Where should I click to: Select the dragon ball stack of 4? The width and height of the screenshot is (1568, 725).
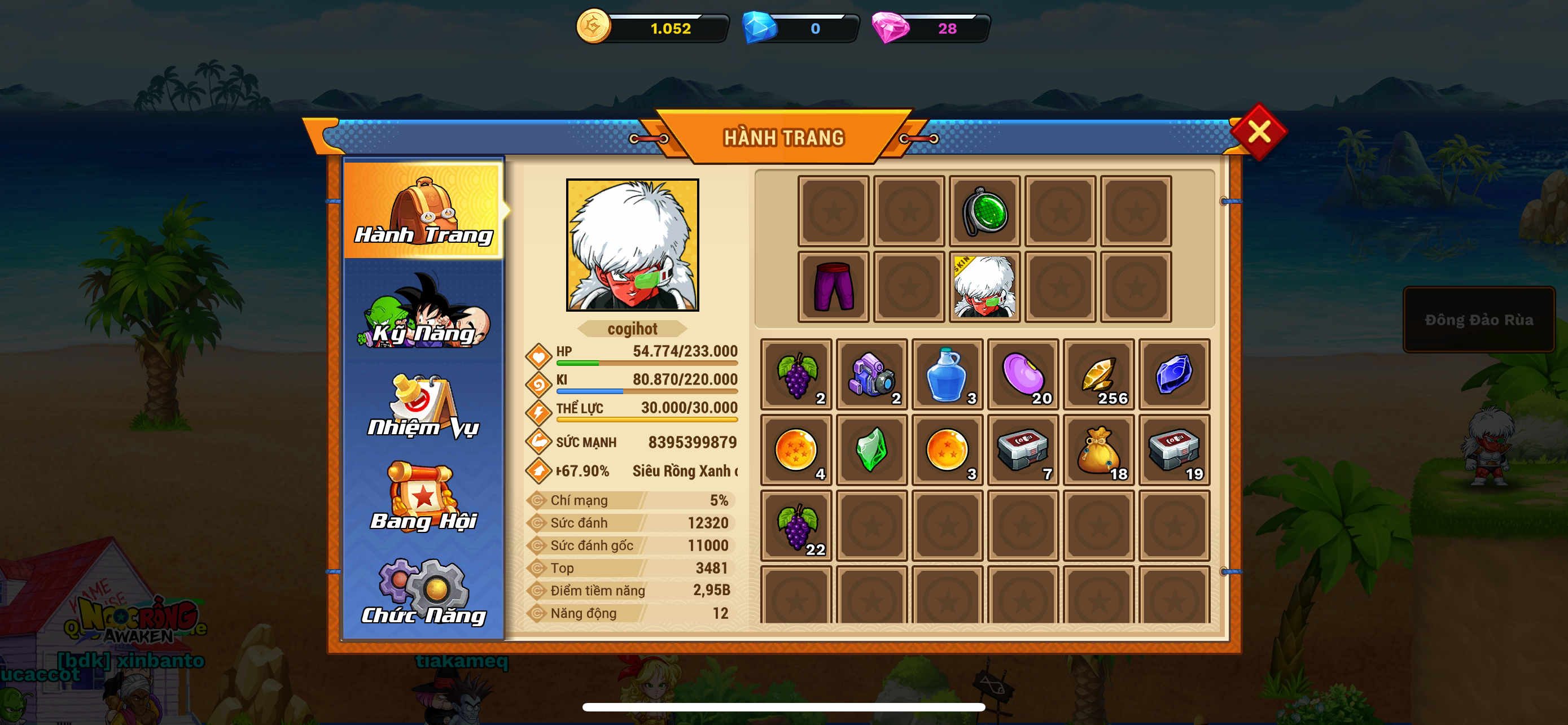(x=797, y=450)
